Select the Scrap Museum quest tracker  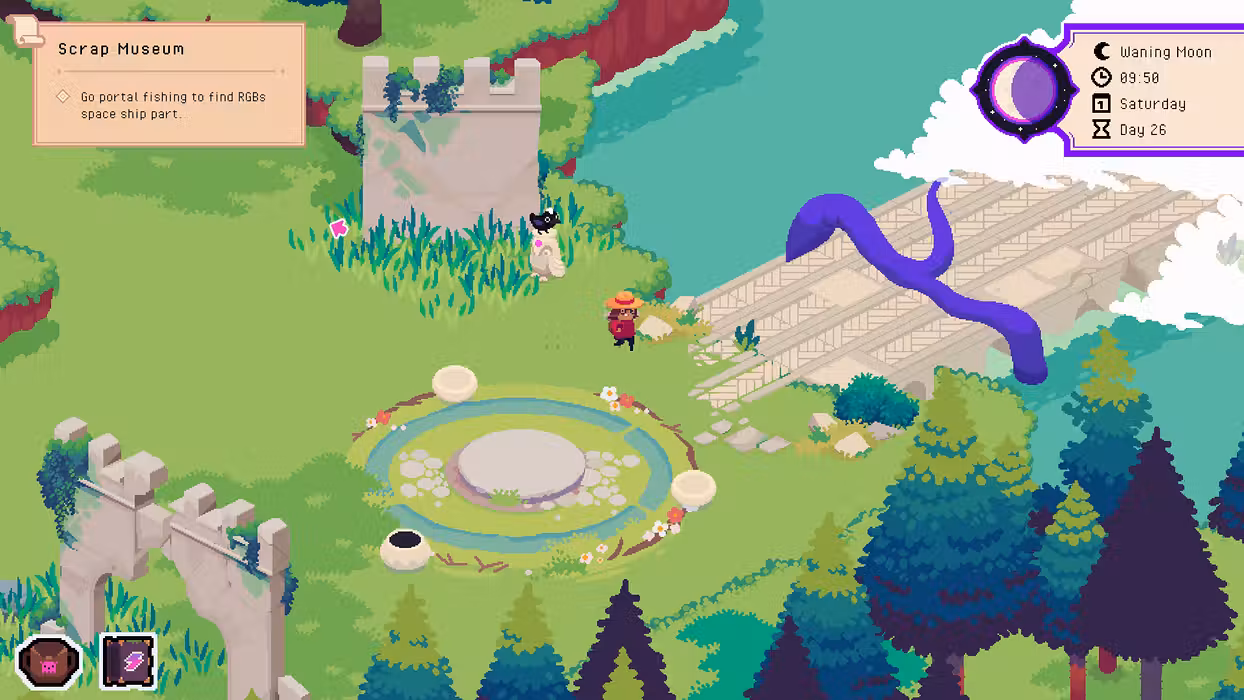point(169,84)
